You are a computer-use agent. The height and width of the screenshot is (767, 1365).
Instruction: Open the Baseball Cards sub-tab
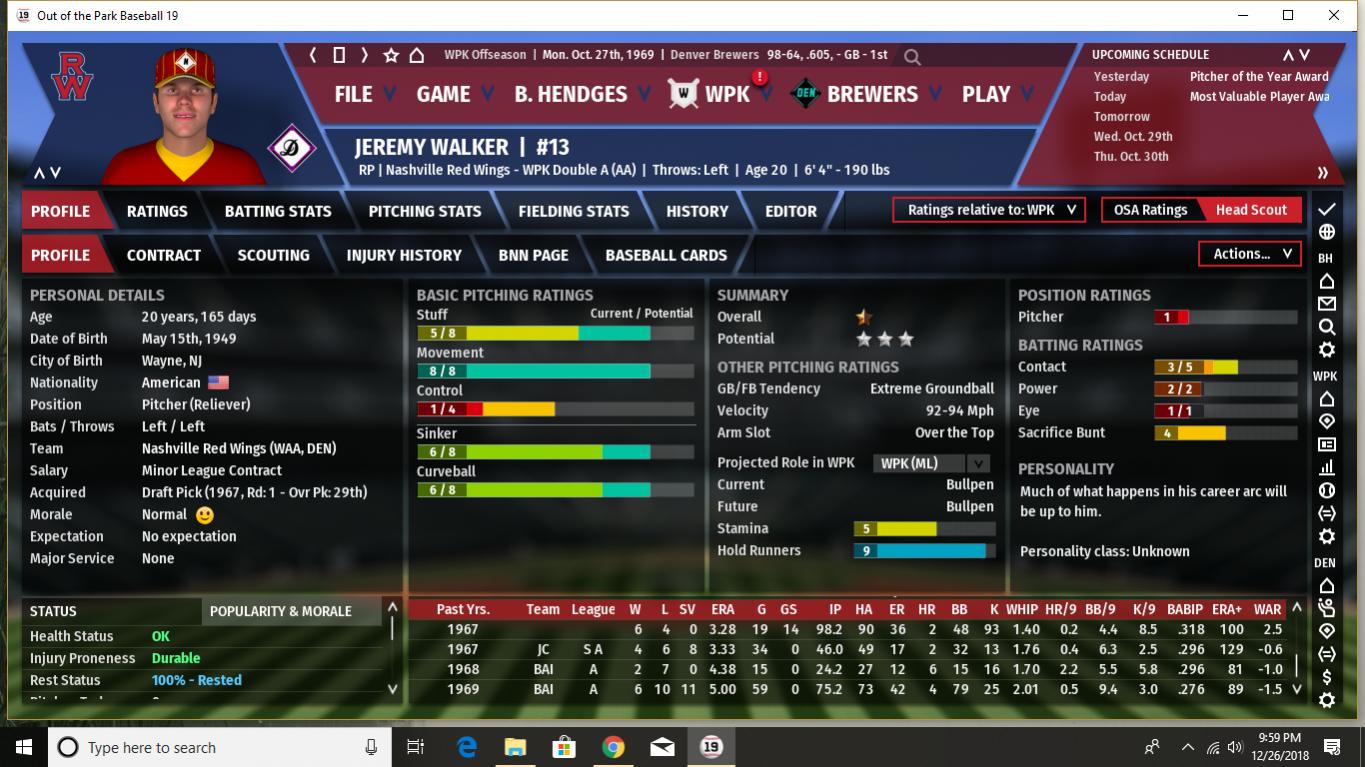point(666,255)
